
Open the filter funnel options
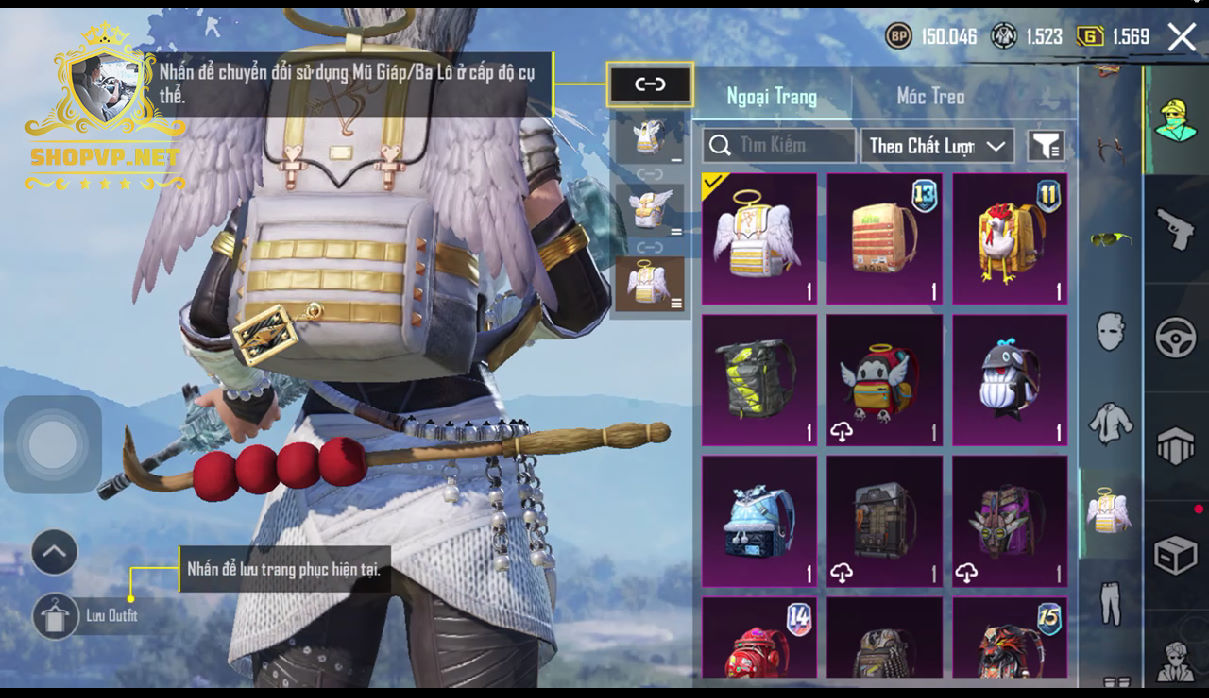1046,146
